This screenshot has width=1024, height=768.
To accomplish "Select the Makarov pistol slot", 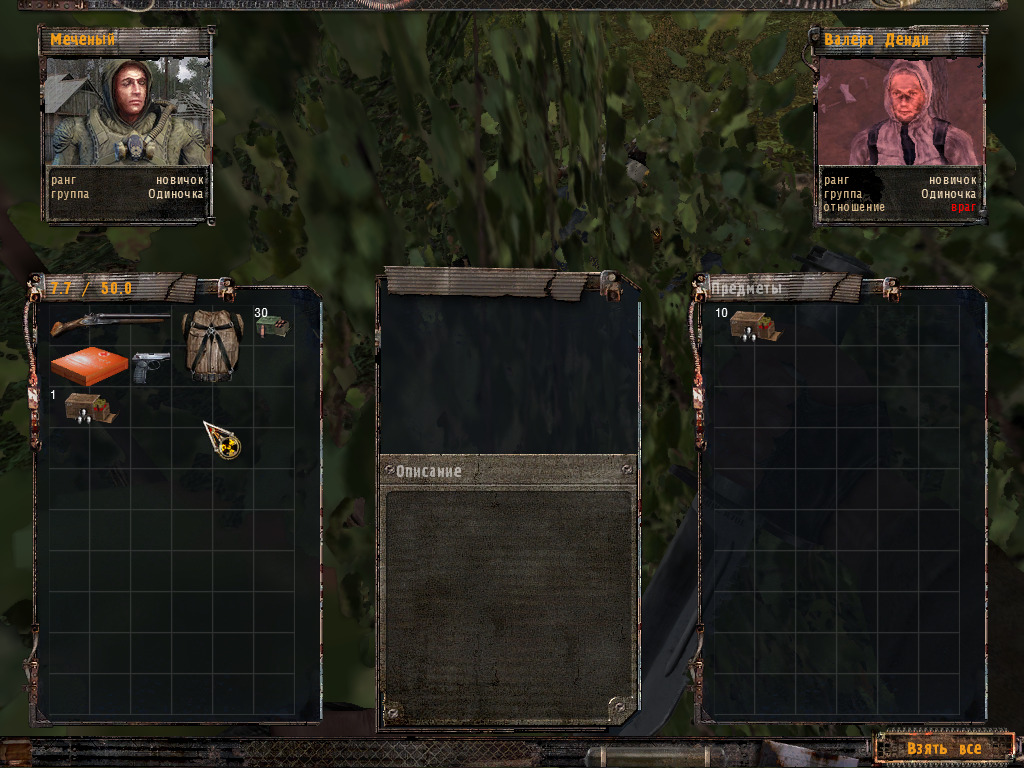I will [x=151, y=366].
